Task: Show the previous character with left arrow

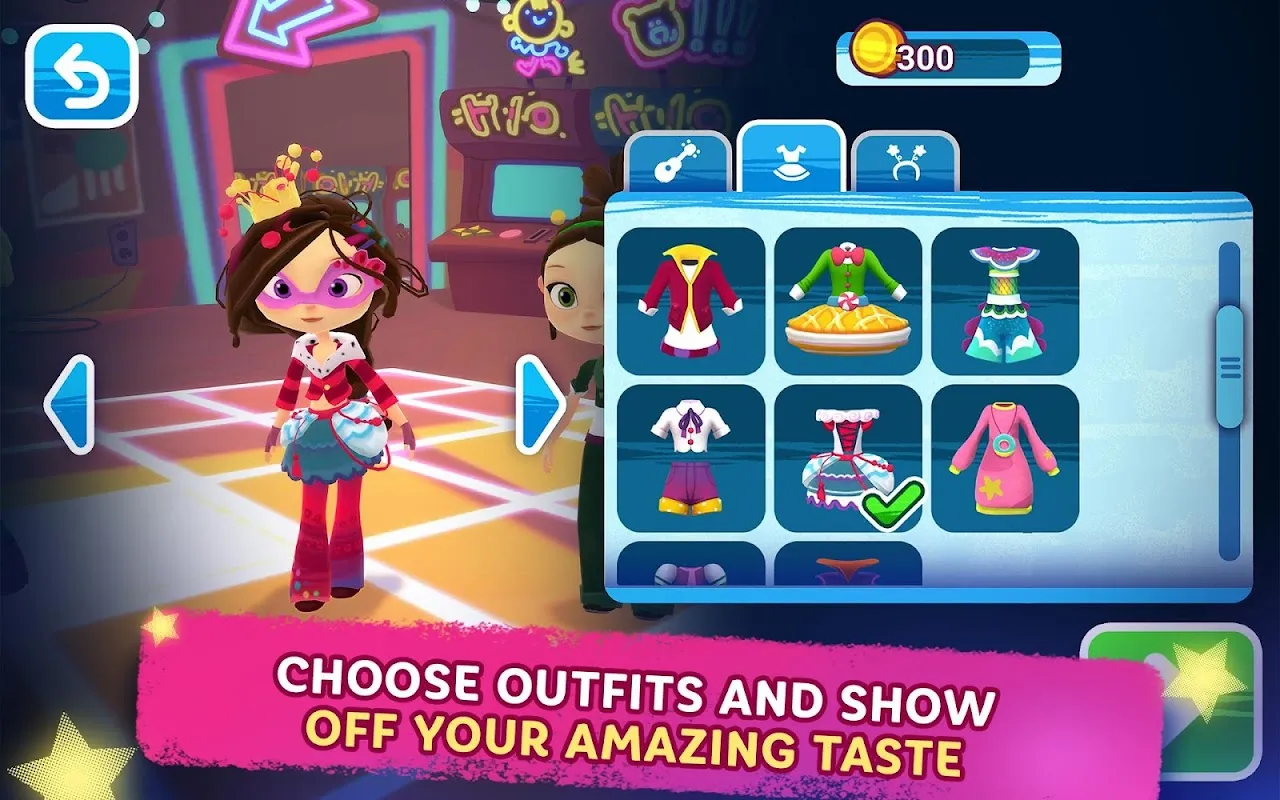Action: (x=69, y=404)
